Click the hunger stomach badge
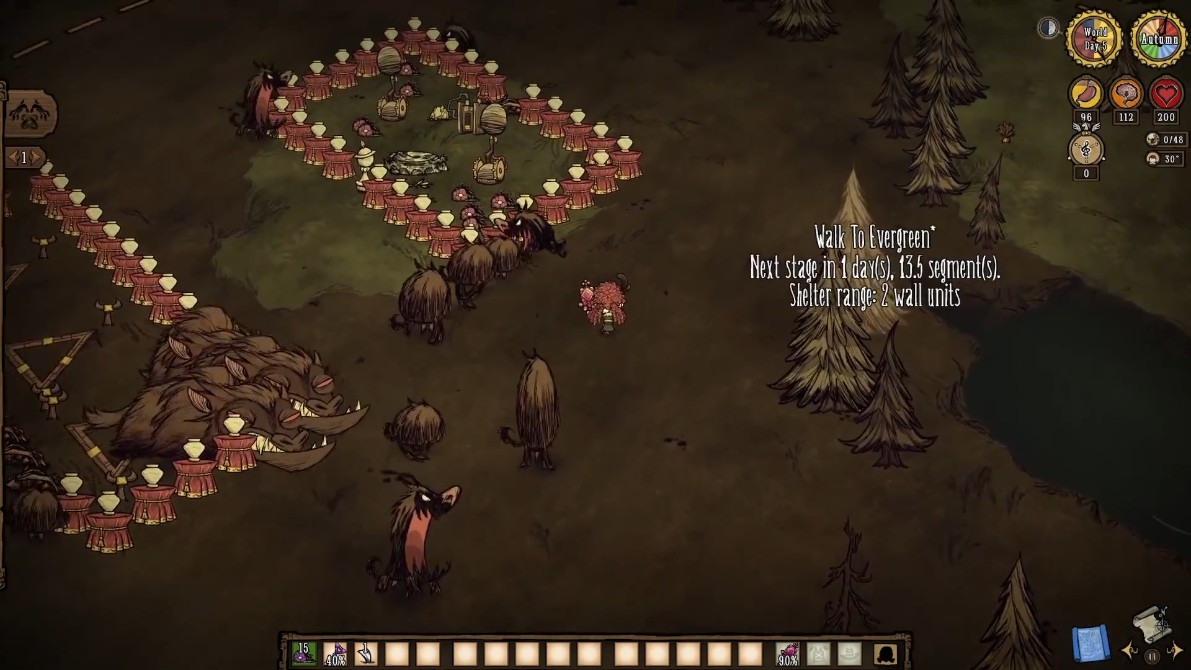1191x670 pixels. 1086,94
